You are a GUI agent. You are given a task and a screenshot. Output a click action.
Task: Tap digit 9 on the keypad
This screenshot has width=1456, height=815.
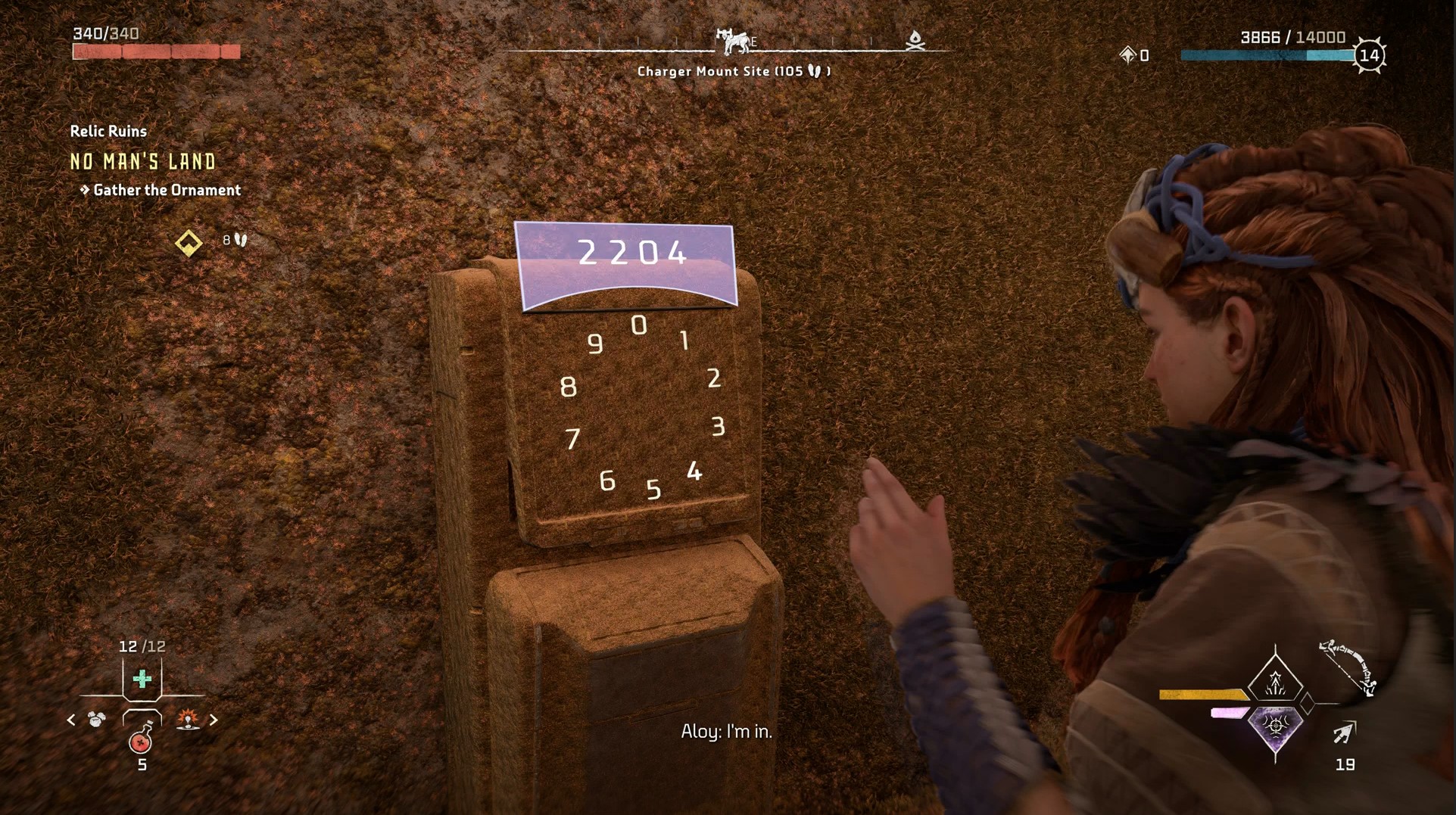point(595,344)
